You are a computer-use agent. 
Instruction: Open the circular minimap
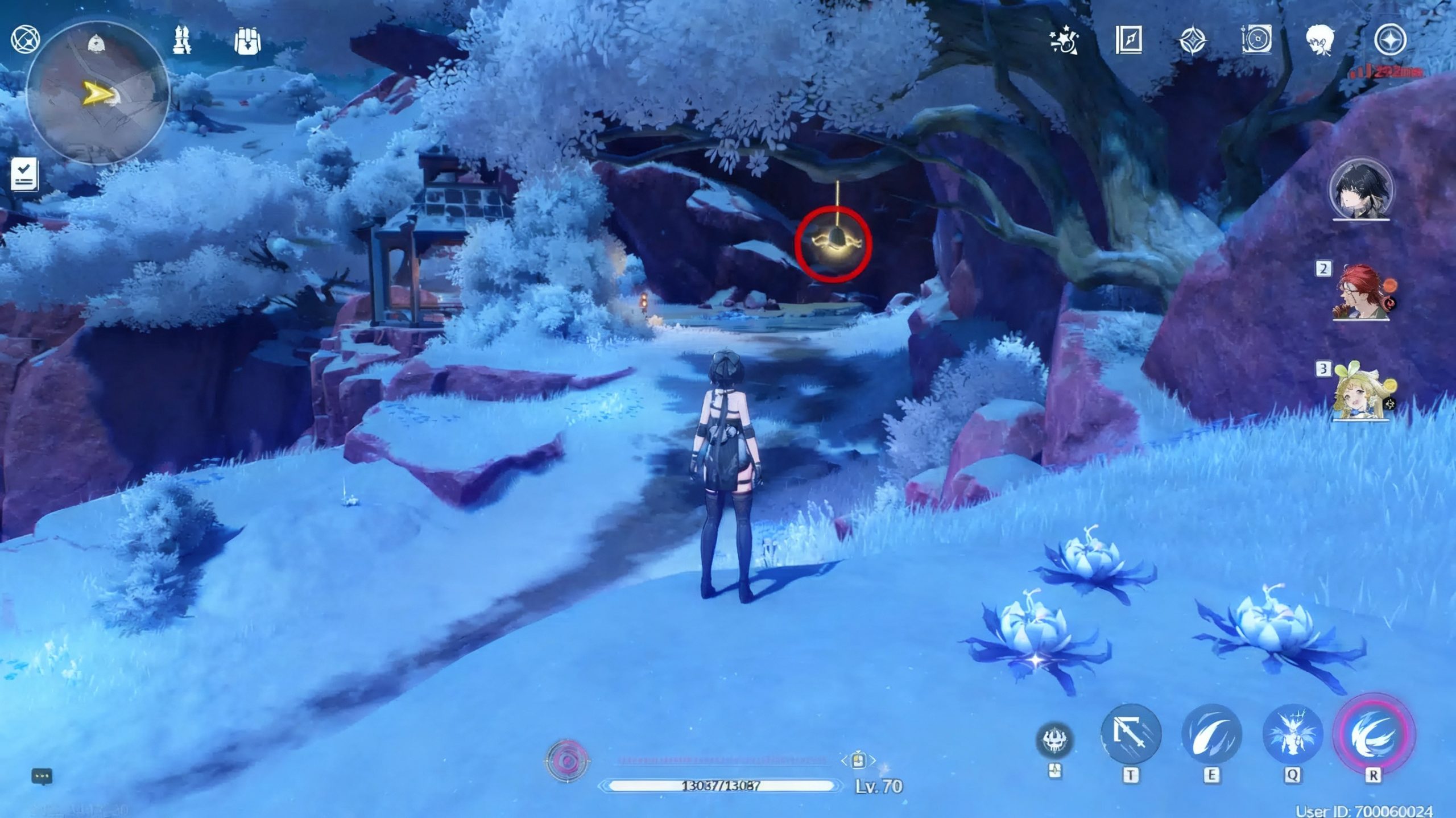(98, 93)
